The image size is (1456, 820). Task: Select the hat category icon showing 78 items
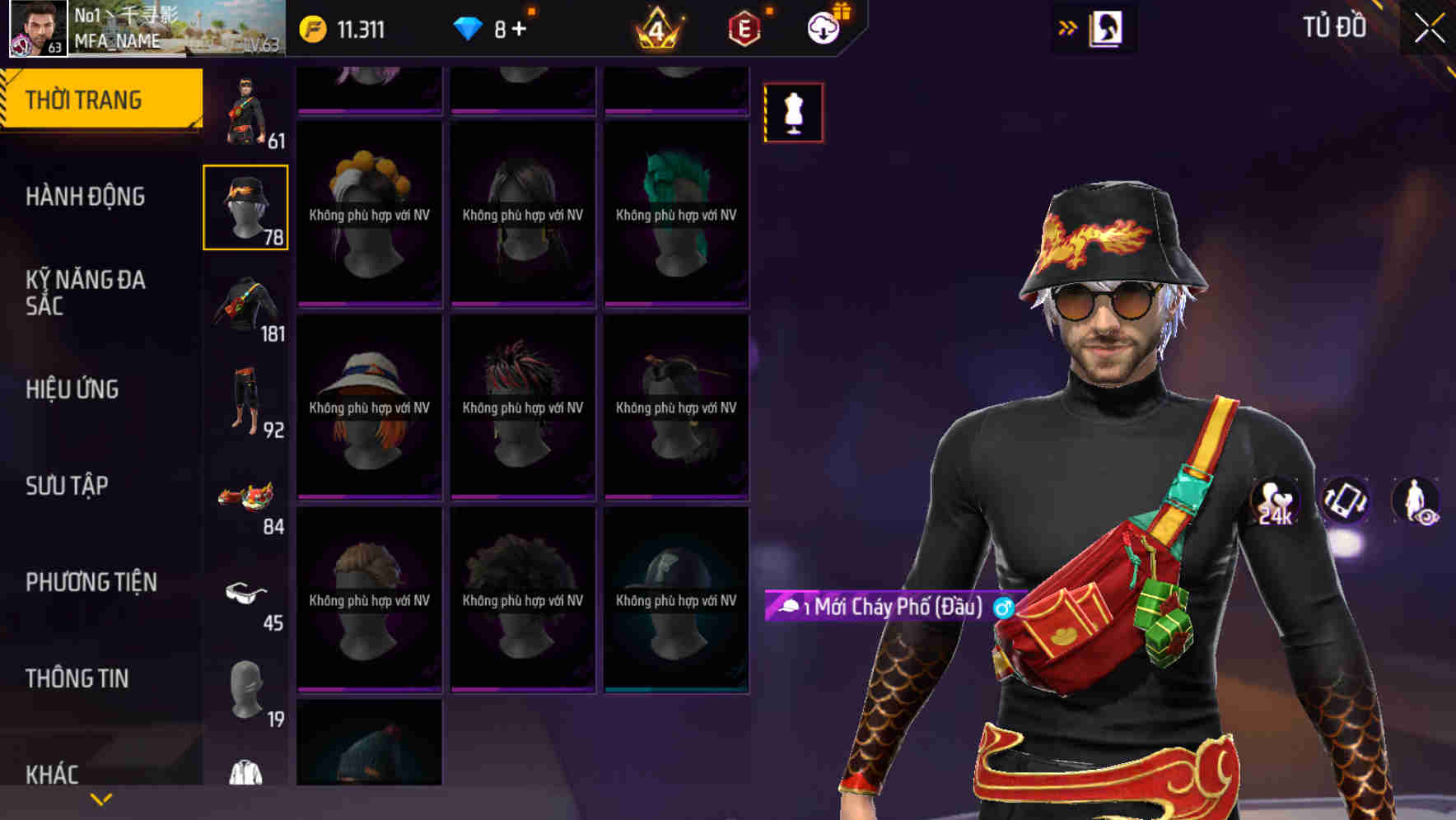[246, 206]
